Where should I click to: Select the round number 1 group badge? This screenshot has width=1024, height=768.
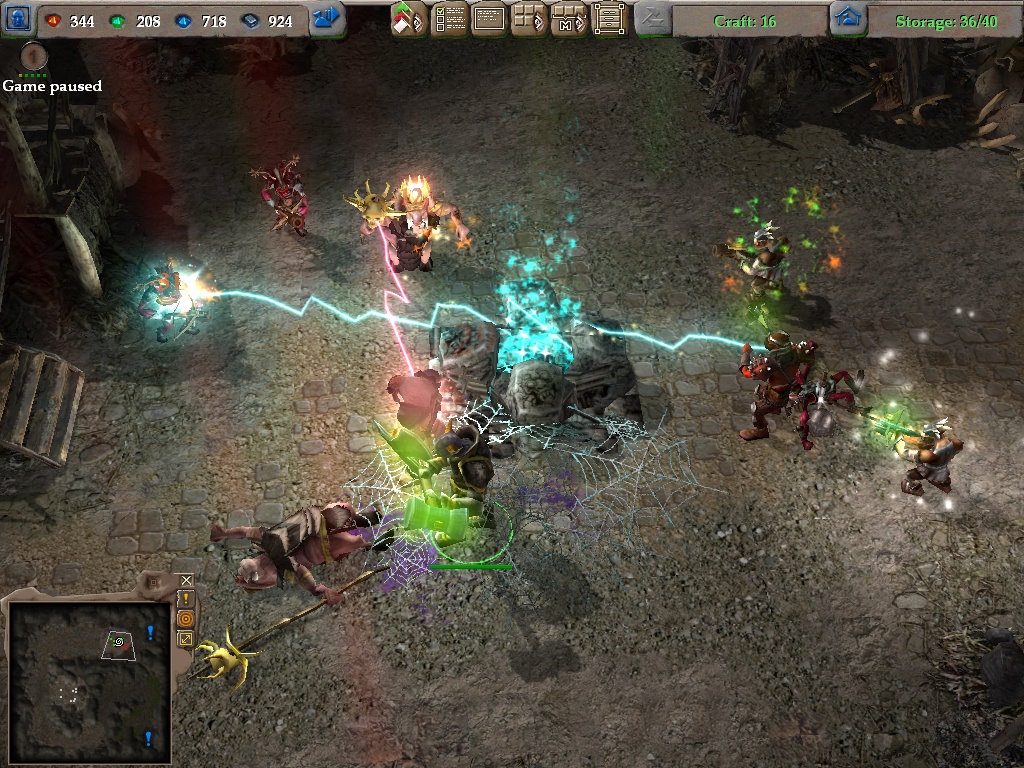34,55
